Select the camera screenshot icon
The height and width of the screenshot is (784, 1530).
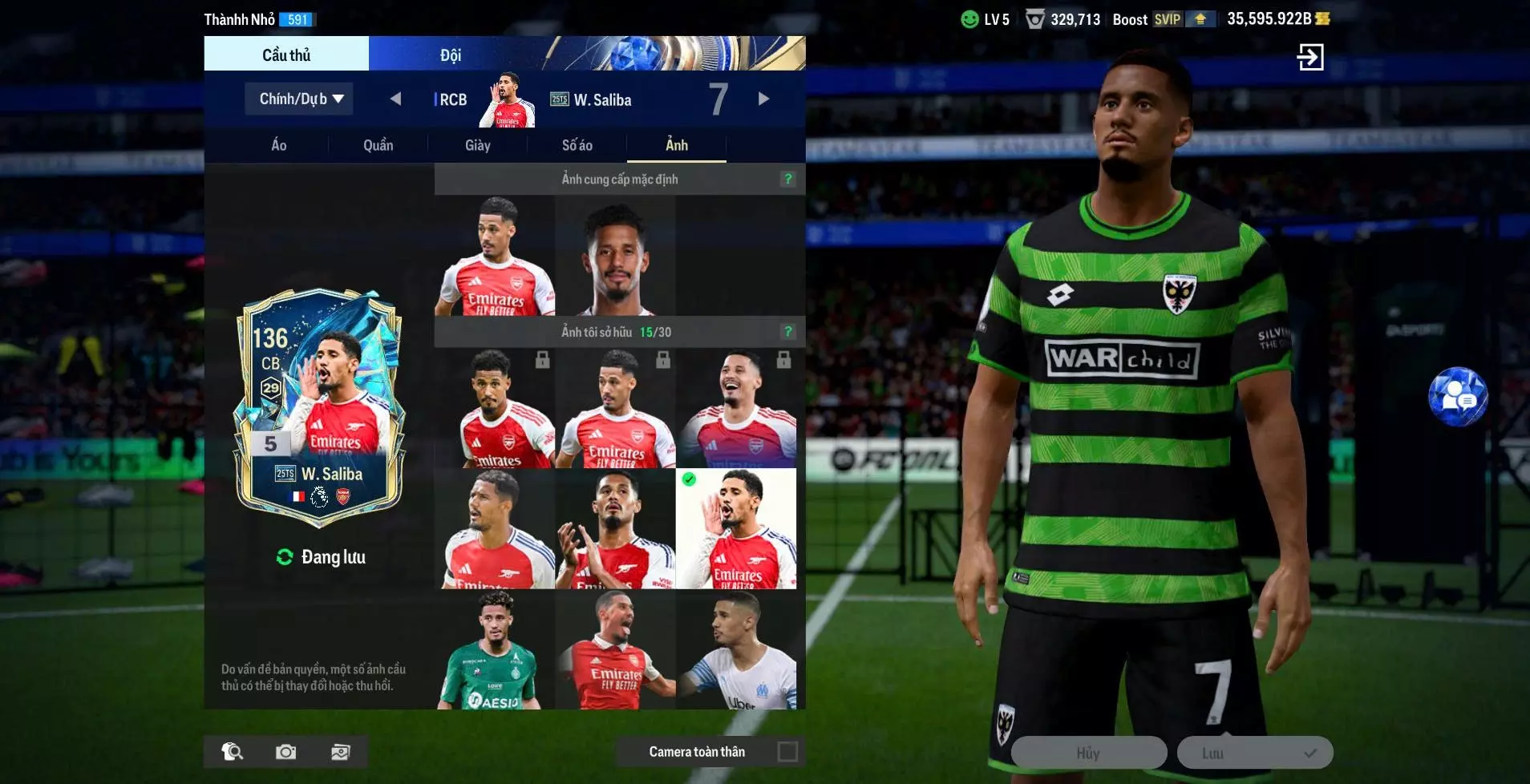(286, 751)
